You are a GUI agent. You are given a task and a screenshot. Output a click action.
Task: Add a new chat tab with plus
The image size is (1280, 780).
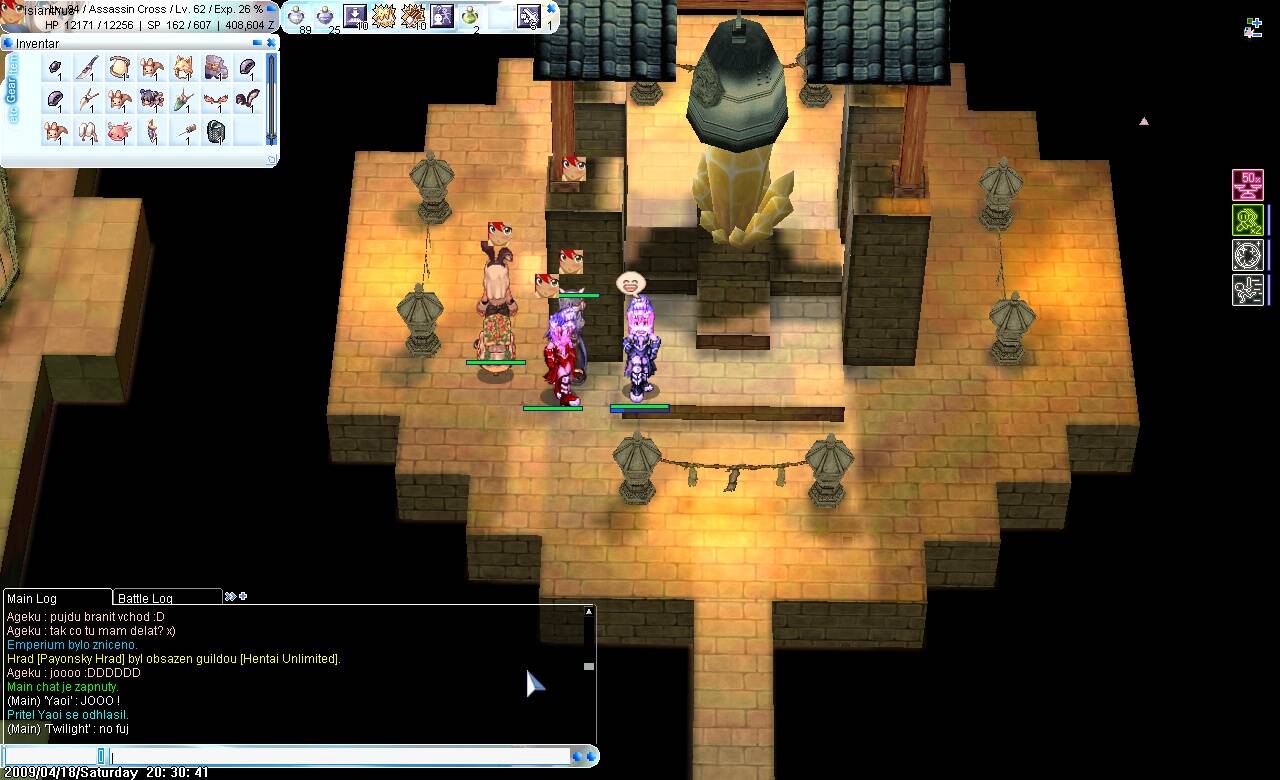pos(243,597)
